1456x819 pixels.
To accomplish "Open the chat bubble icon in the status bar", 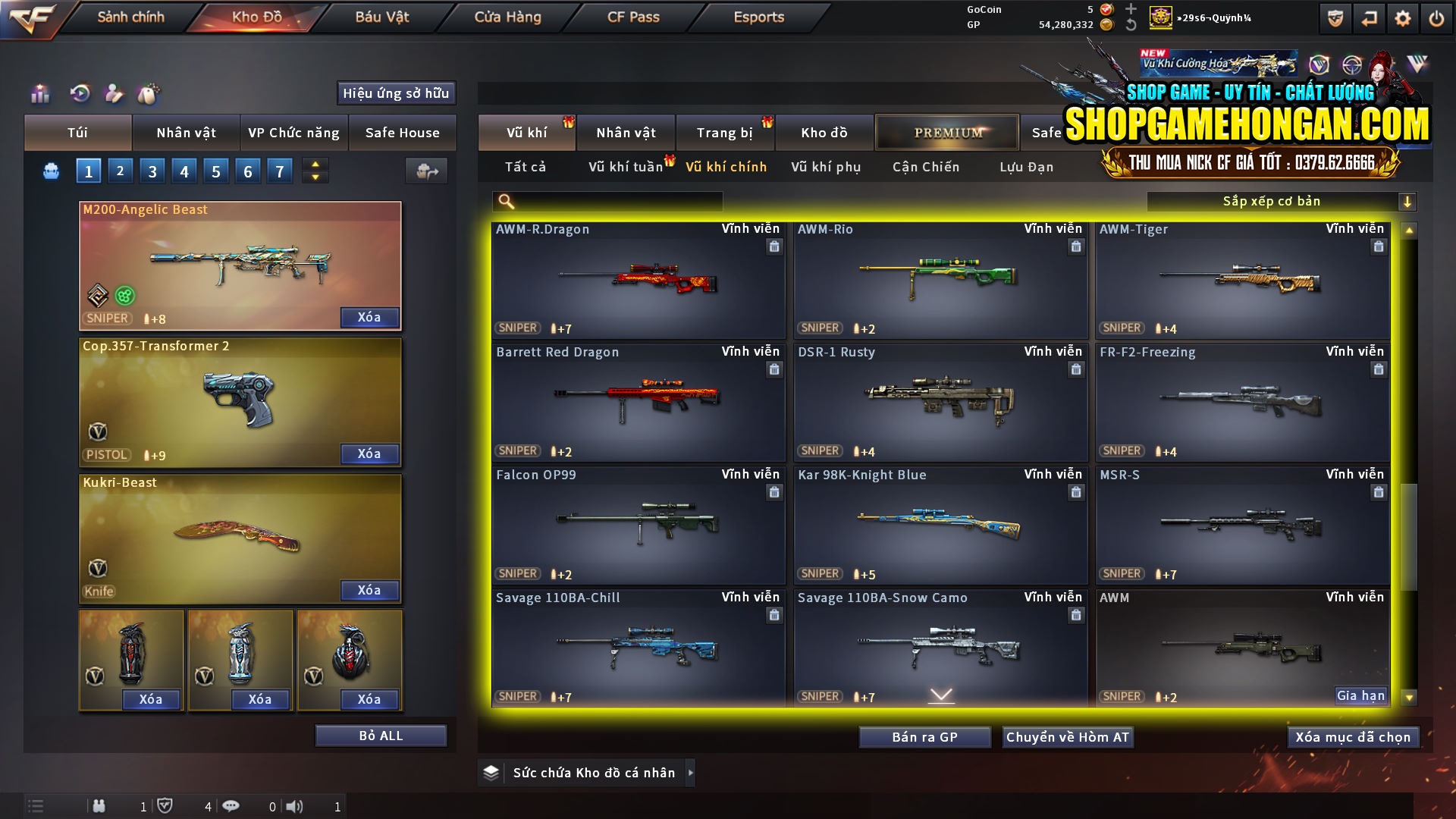I will (231, 806).
